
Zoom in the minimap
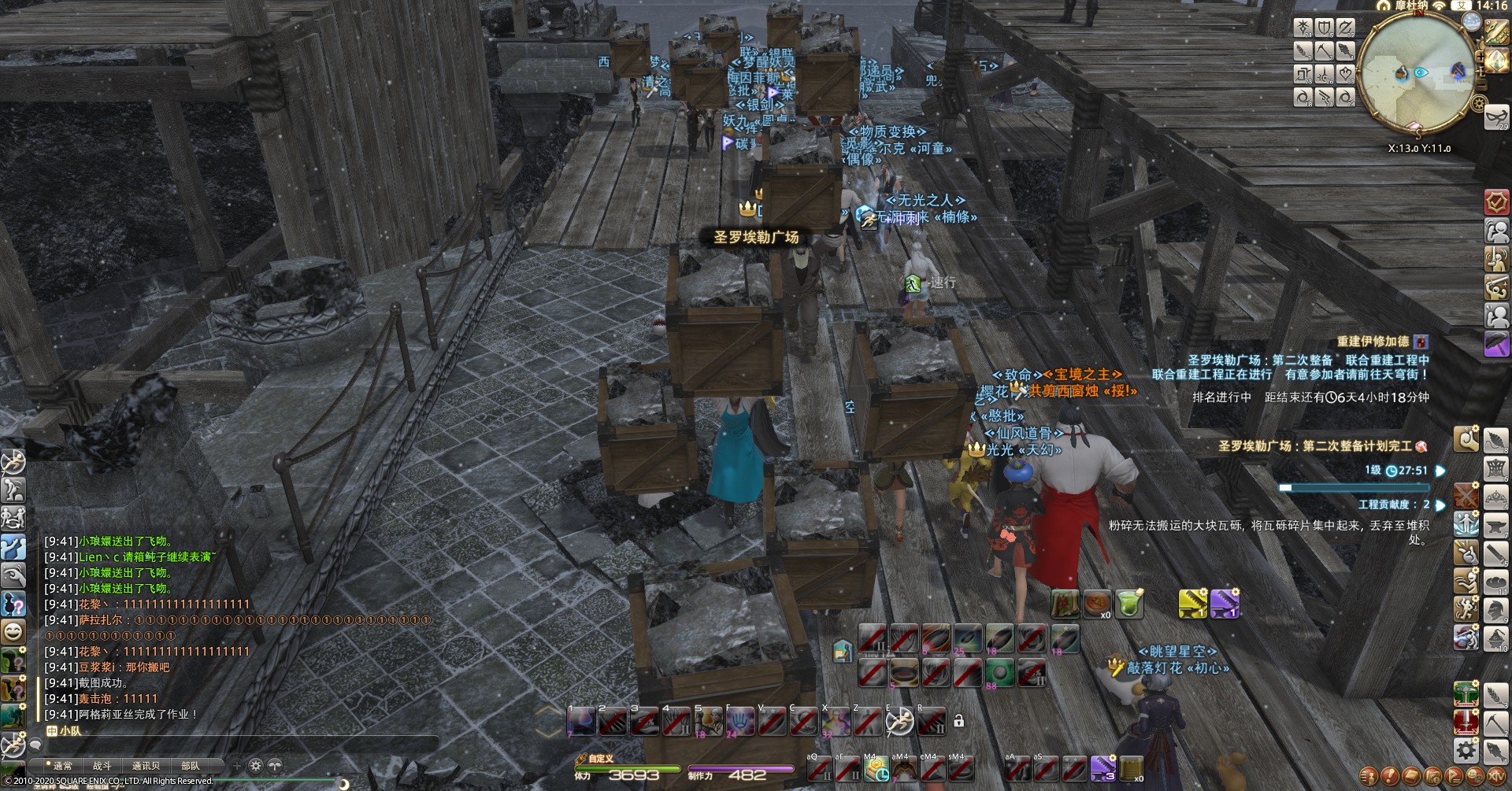click(1480, 57)
